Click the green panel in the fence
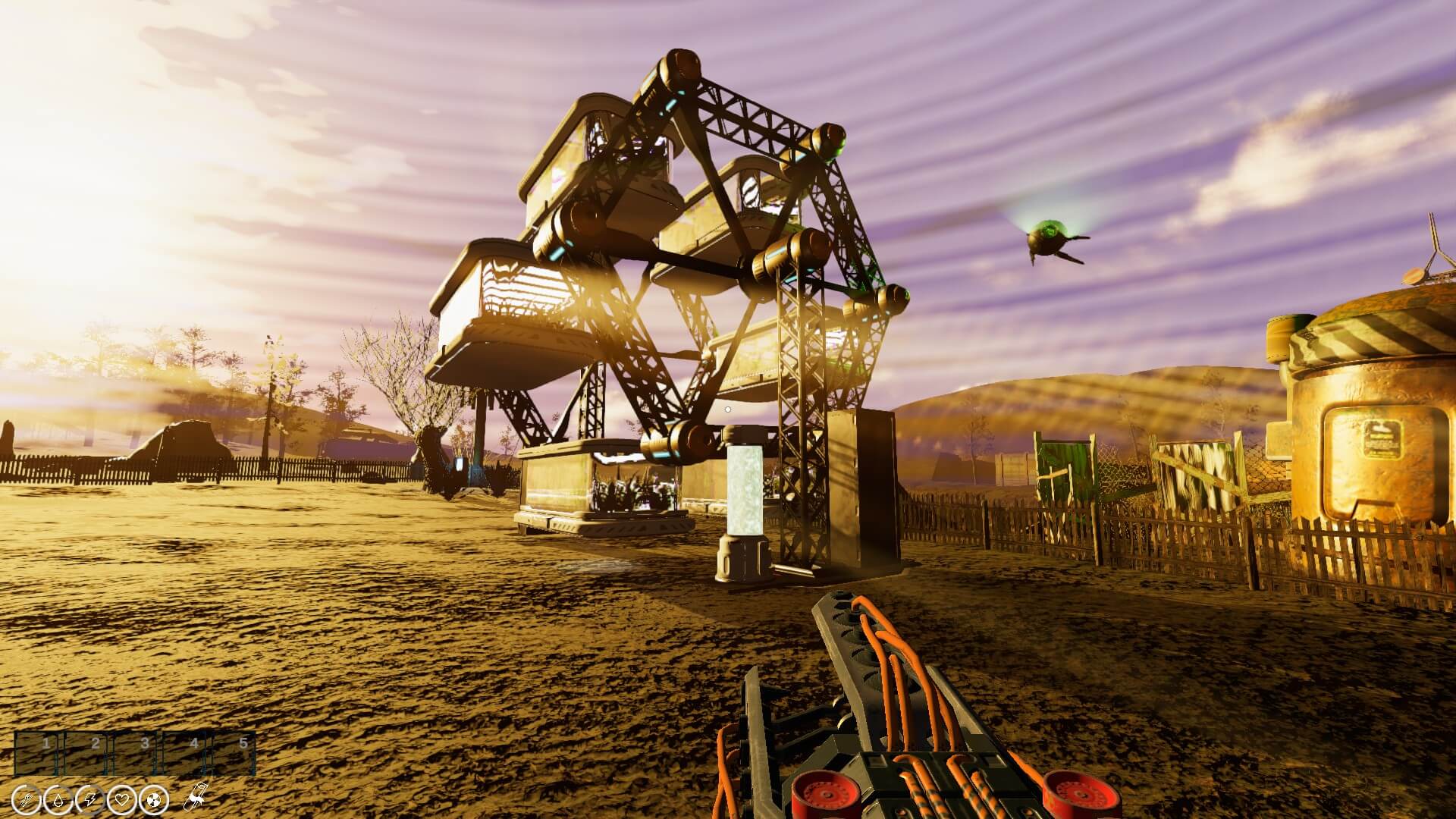The image size is (1456, 819). click(1065, 466)
